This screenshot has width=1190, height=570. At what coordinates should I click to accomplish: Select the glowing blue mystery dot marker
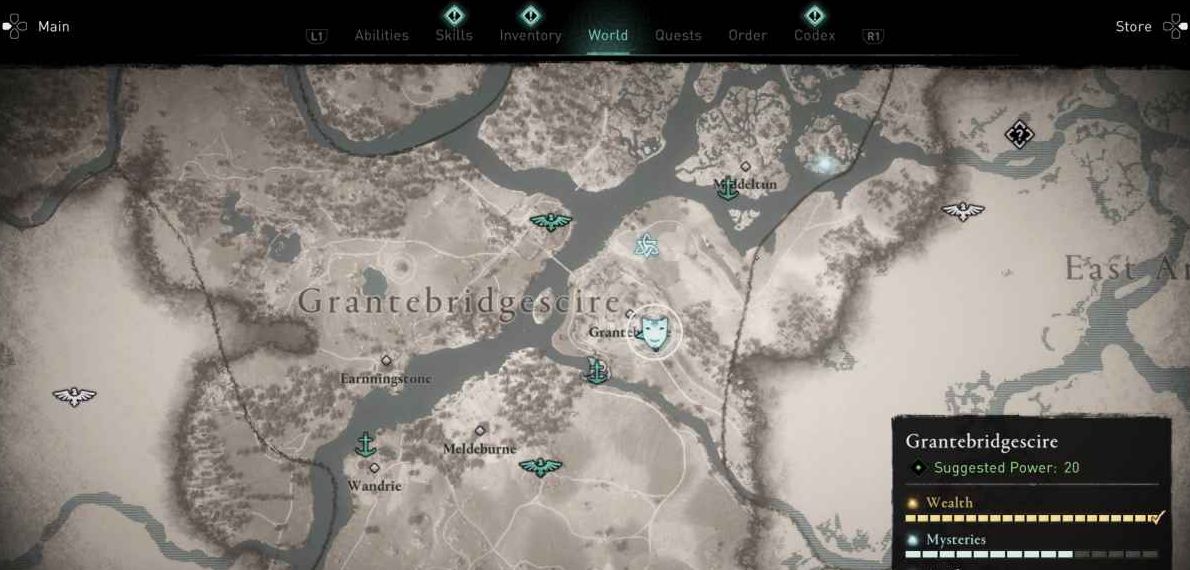823,162
